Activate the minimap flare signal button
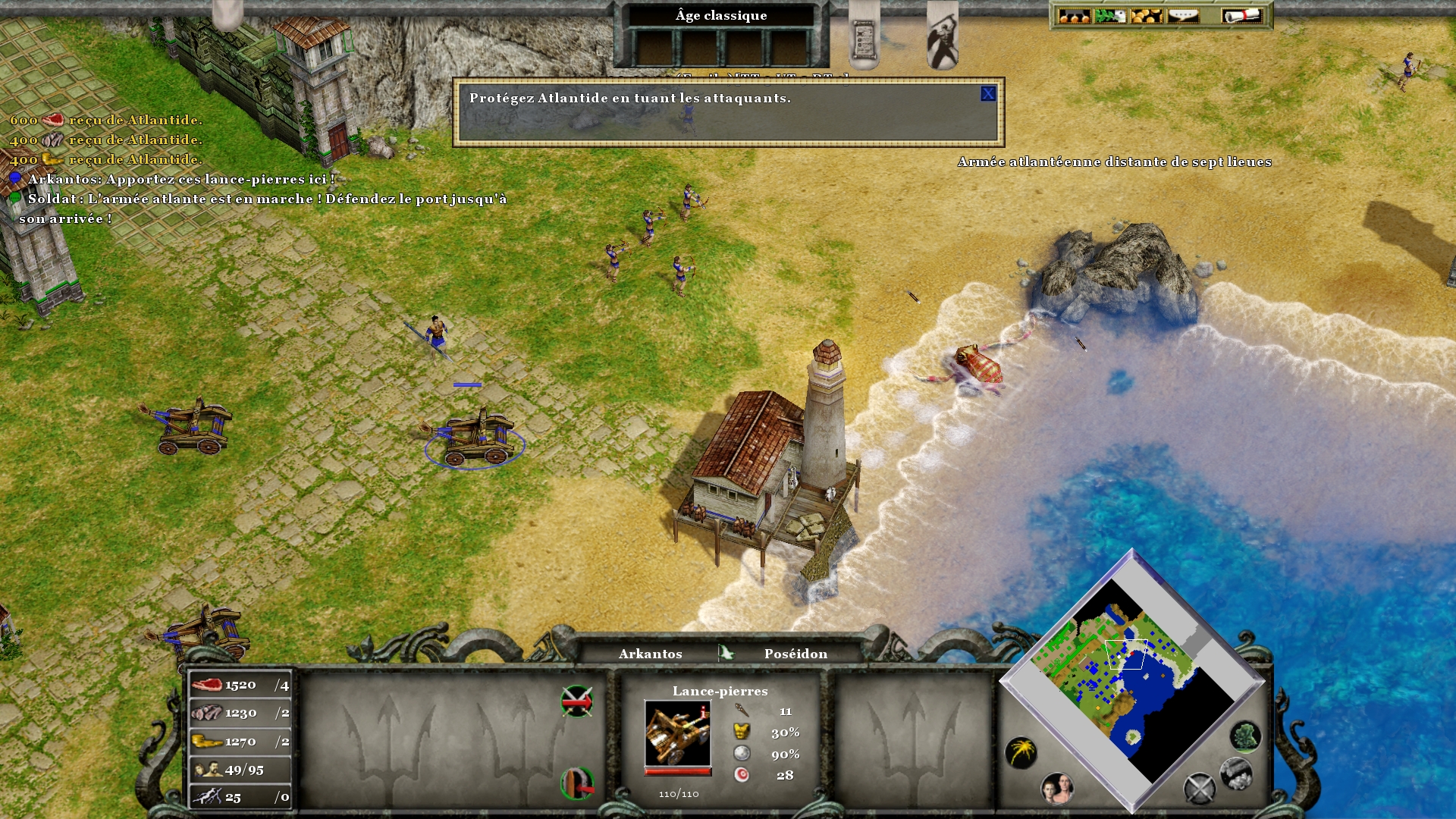The width and height of the screenshot is (1456, 819). point(1021,752)
